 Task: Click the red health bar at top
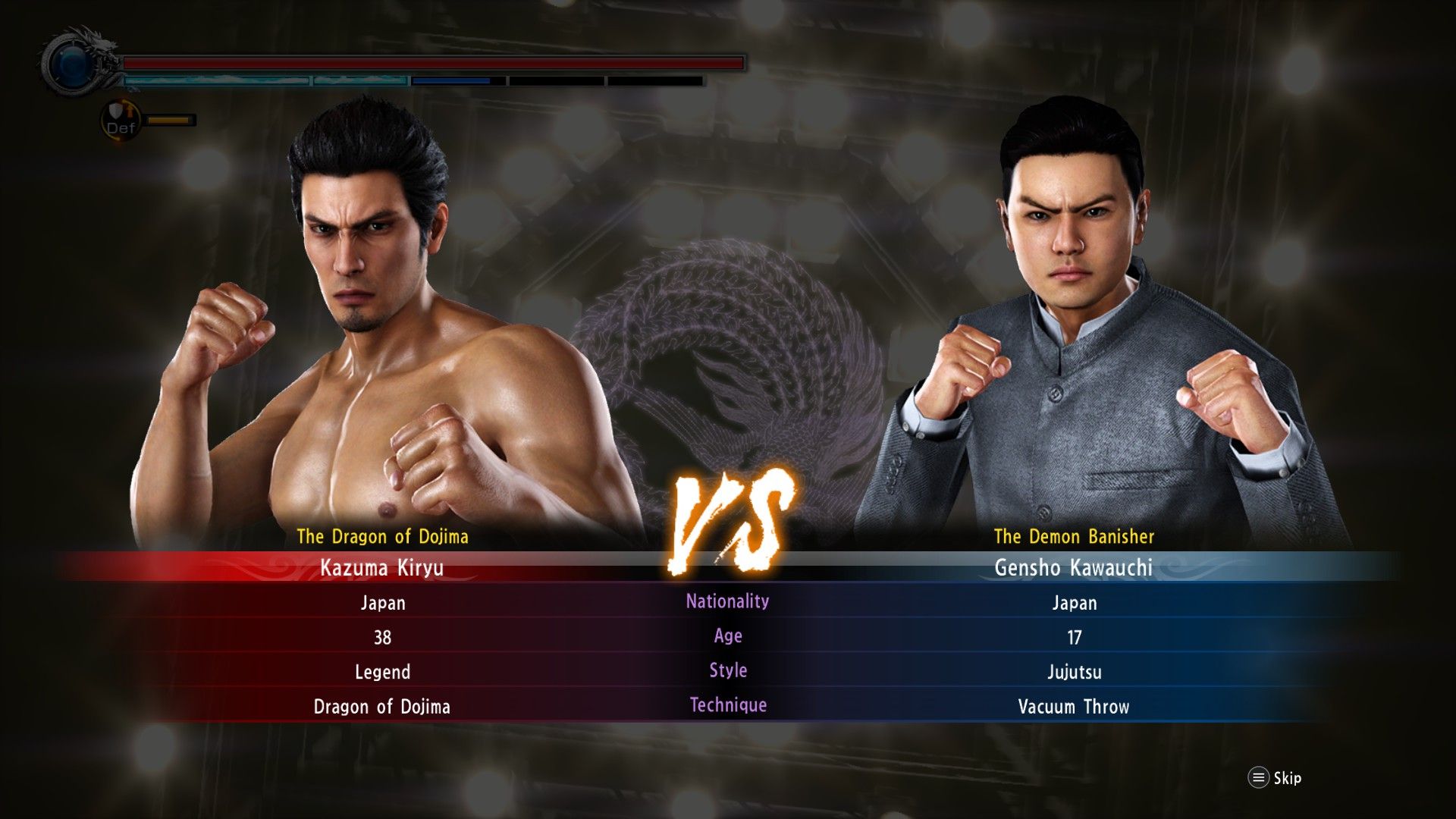coord(432,64)
